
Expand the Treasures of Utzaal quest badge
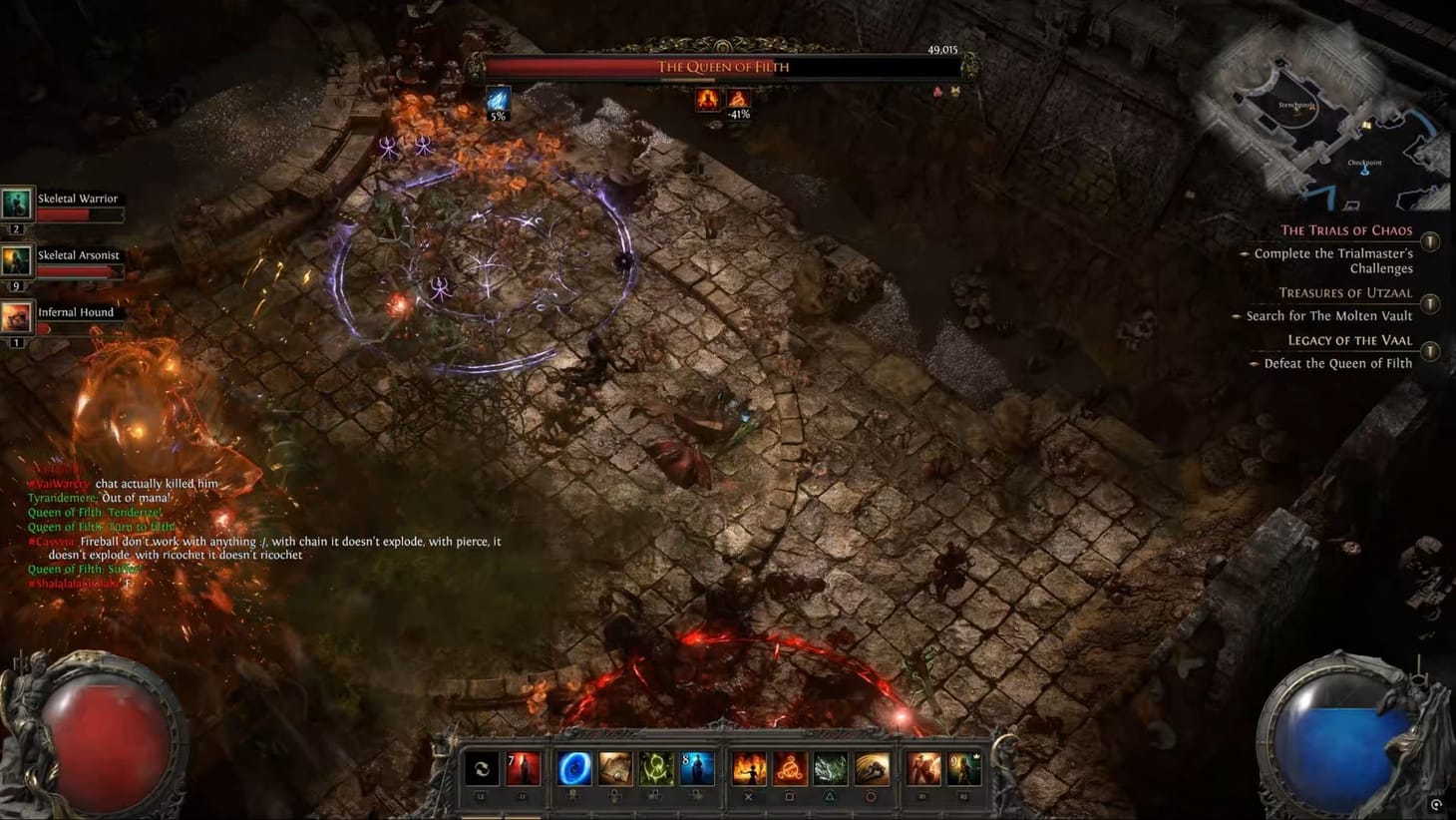coord(1429,303)
